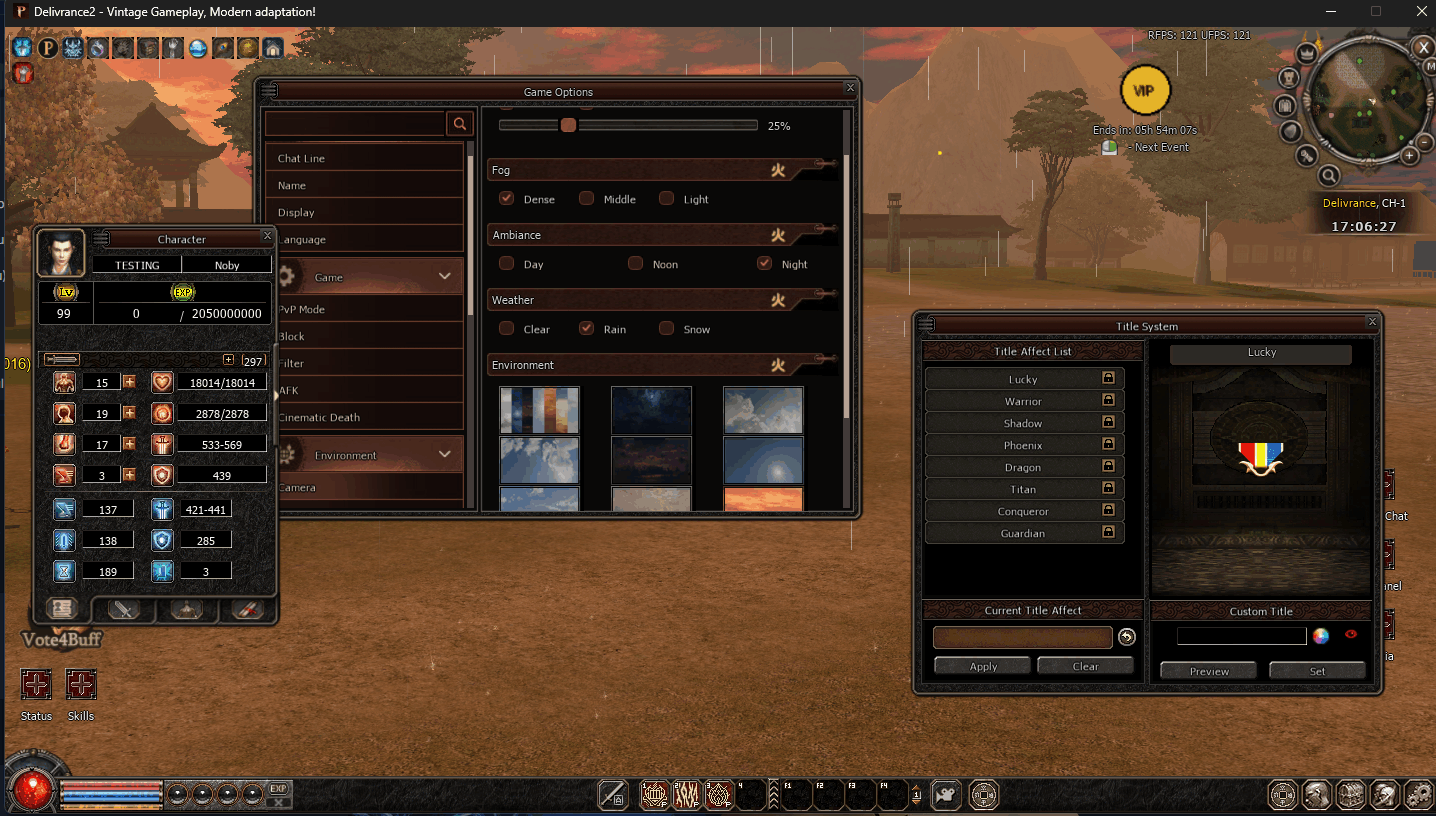Apply the current title affect
This screenshot has height=816, width=1436.
pyautogui.click(x=982, y=664)
